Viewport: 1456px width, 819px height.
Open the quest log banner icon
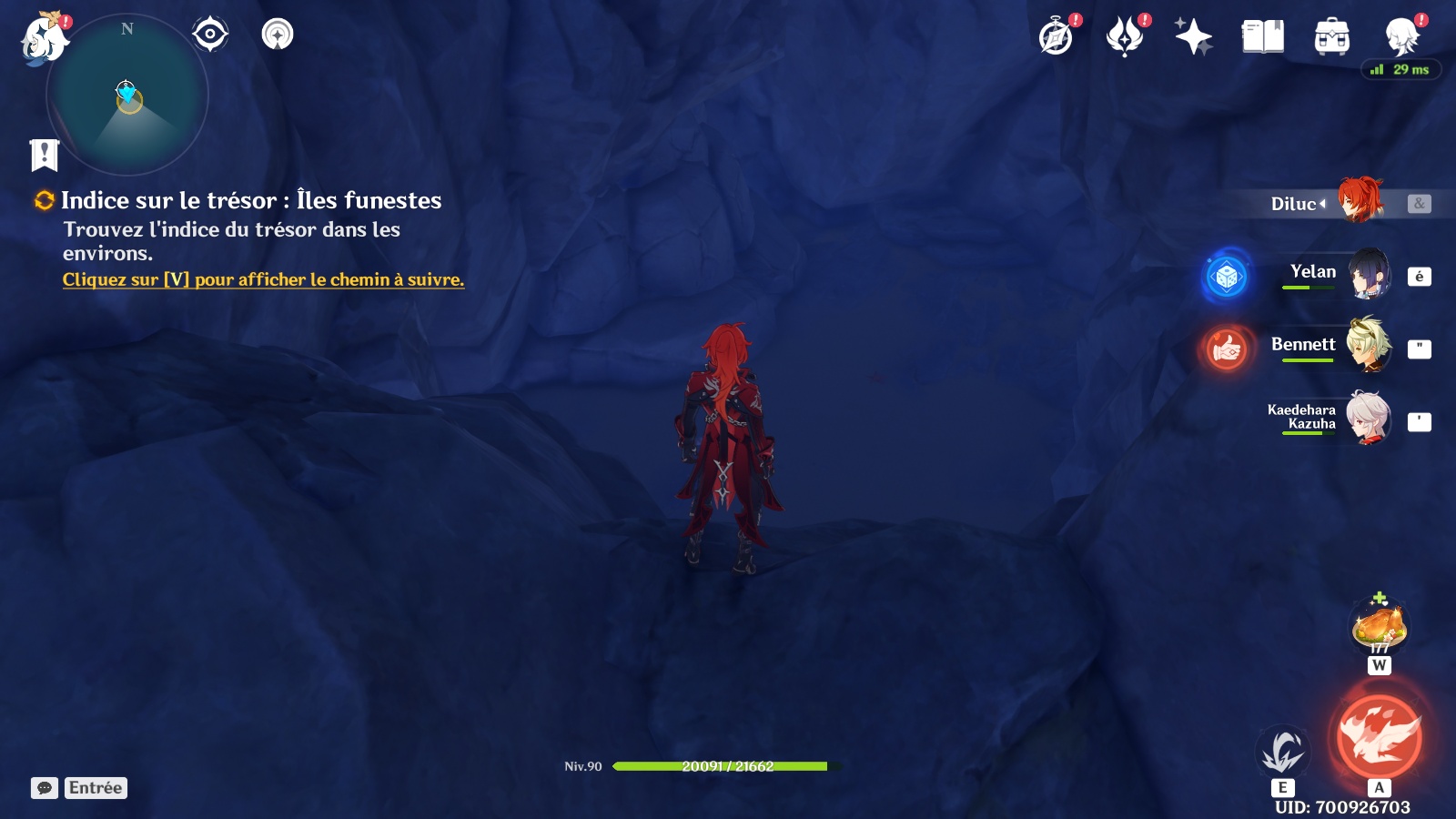point(44,156)
